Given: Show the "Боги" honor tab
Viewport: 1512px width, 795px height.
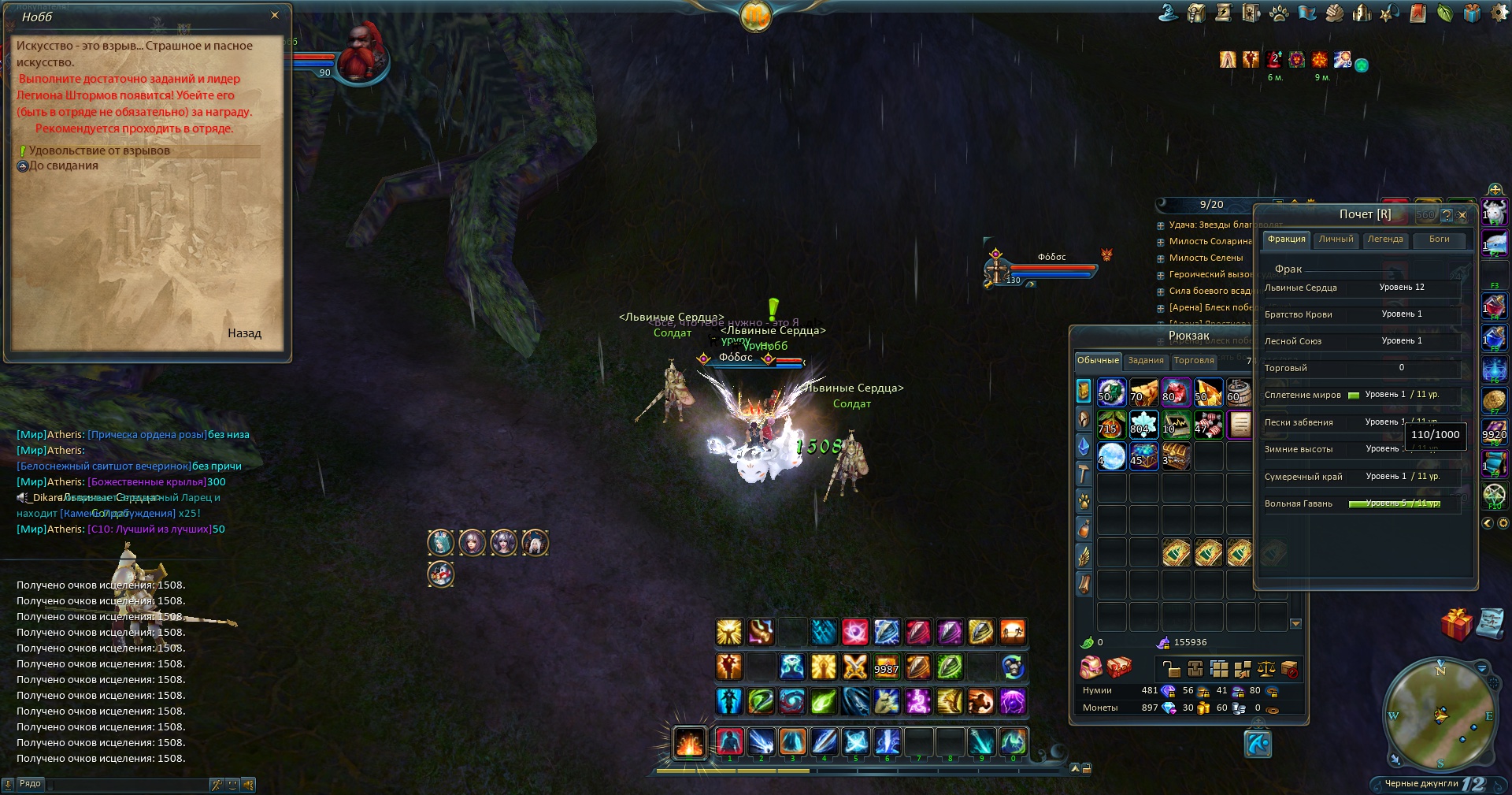Looking at the screenshot, I should pos(1439,240).
